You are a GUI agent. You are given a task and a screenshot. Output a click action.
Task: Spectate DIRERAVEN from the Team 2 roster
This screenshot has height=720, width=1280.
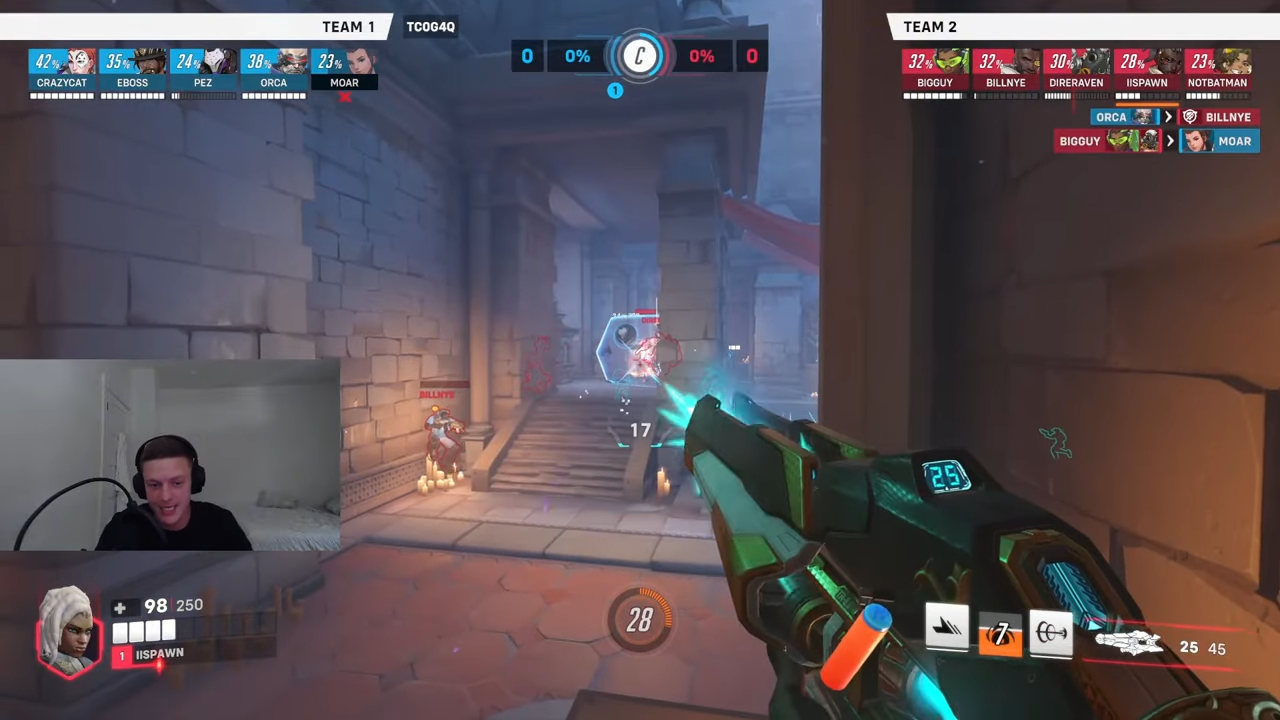[1076, 68]
